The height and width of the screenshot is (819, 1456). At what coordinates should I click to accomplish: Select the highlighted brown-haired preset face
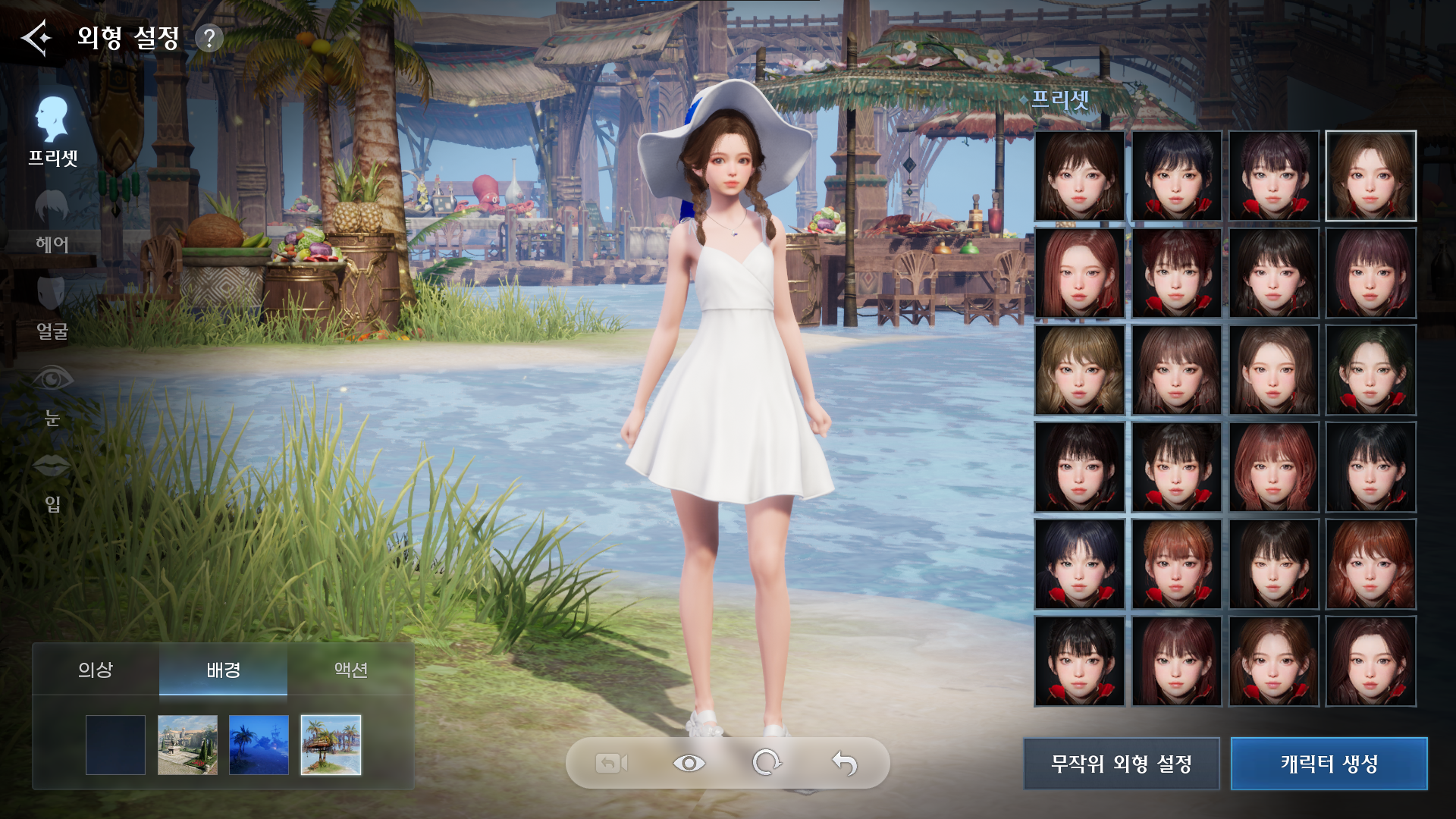click(x=1370, y=176)
